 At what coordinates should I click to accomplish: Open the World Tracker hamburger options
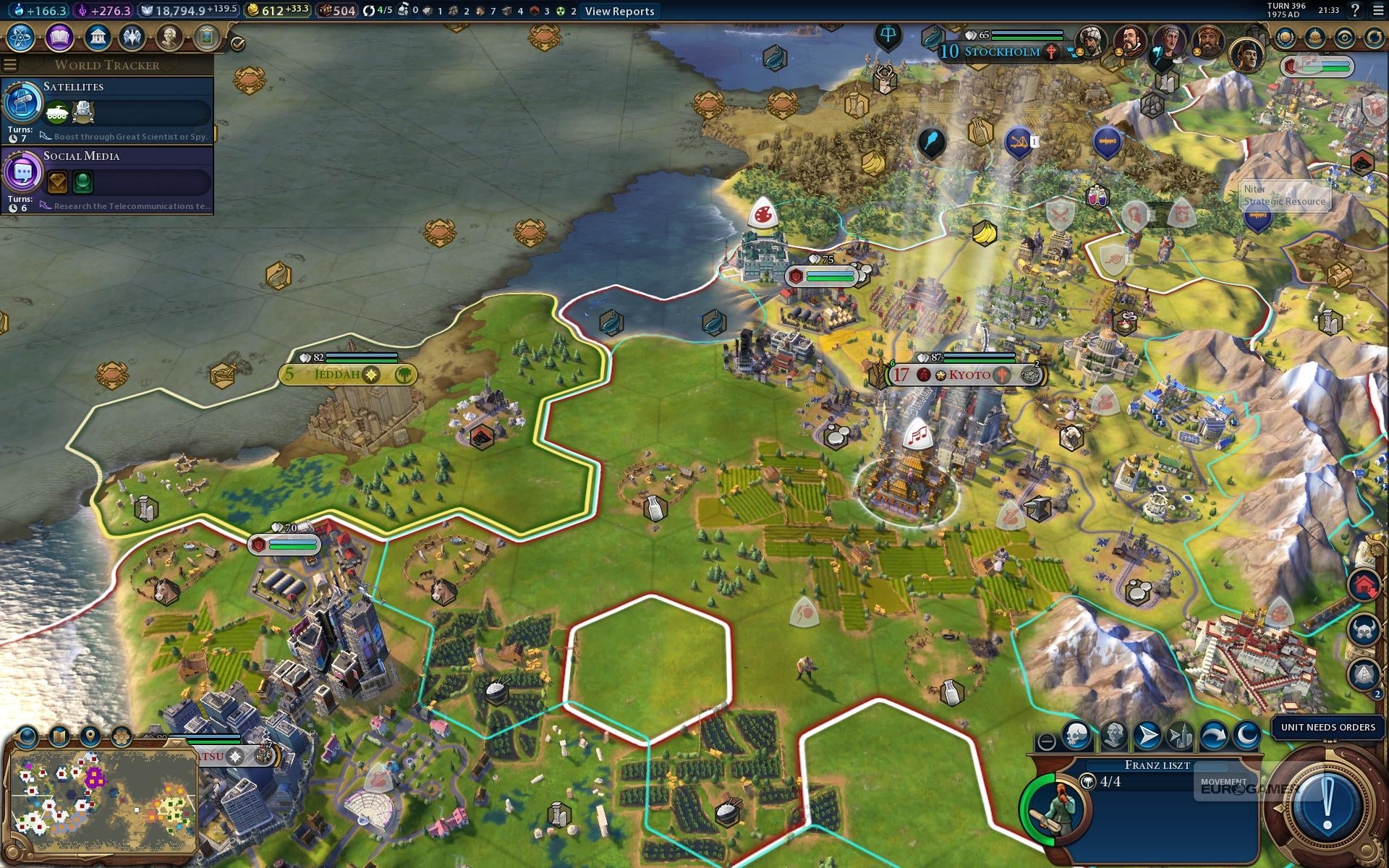pos(10,65)
